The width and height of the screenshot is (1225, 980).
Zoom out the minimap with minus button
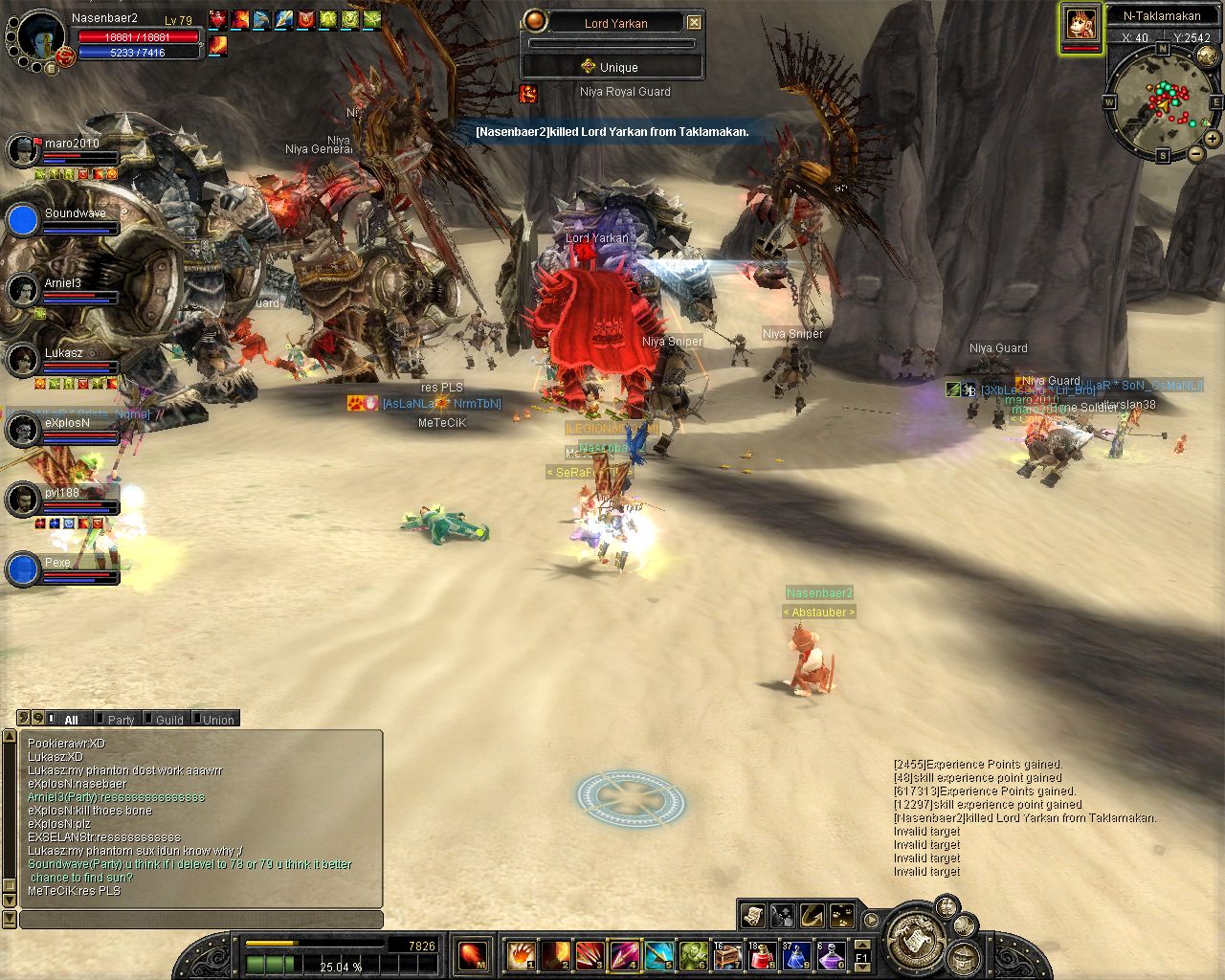pos(1195,153)
